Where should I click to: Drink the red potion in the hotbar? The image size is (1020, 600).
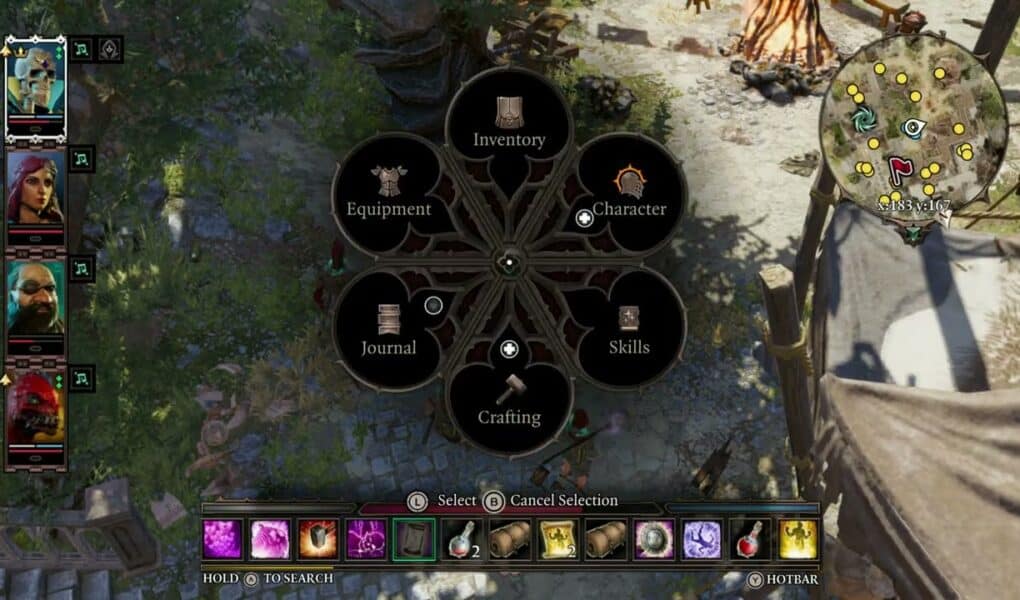750,539
